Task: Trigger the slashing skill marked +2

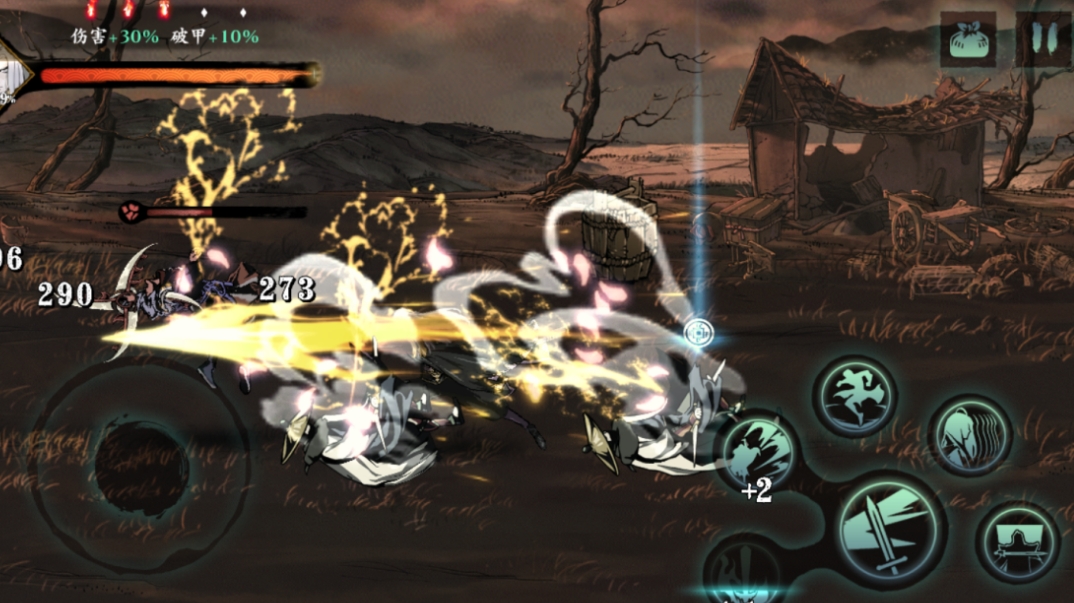Action: [759, 453]
